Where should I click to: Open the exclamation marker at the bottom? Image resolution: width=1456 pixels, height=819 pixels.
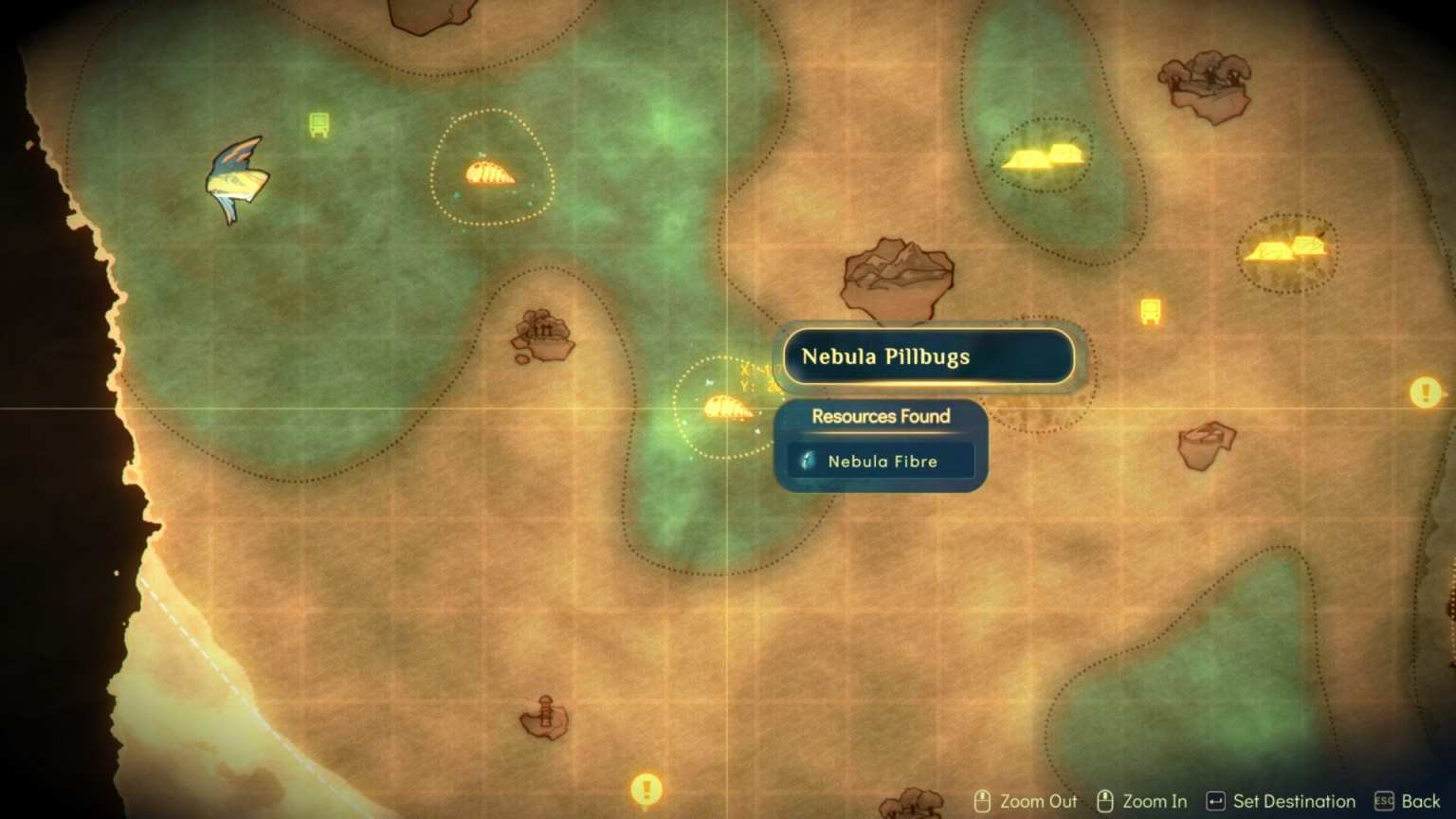pyautogui.click(x=646, y=788)
